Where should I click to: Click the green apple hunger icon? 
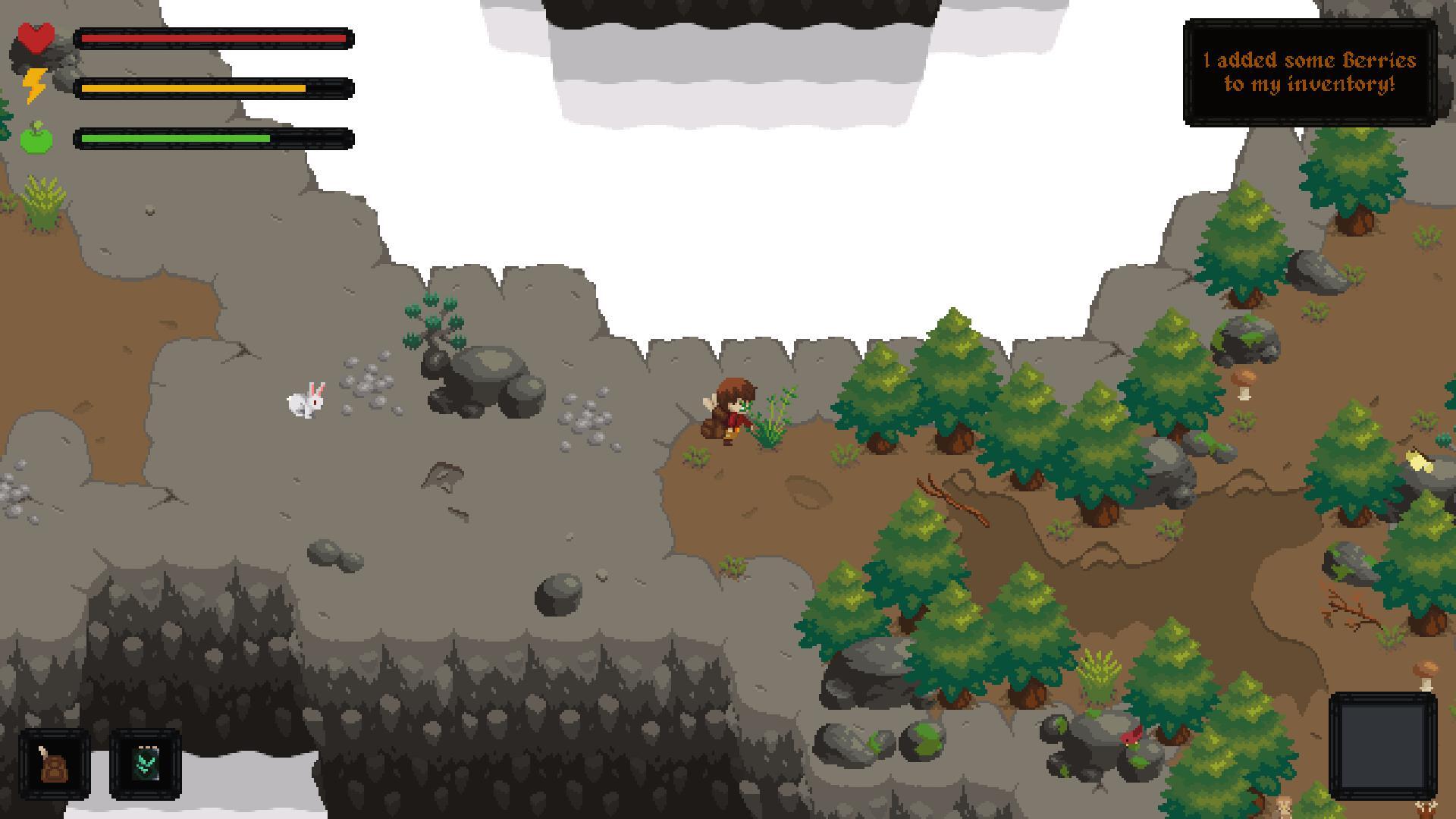(34, 136)
